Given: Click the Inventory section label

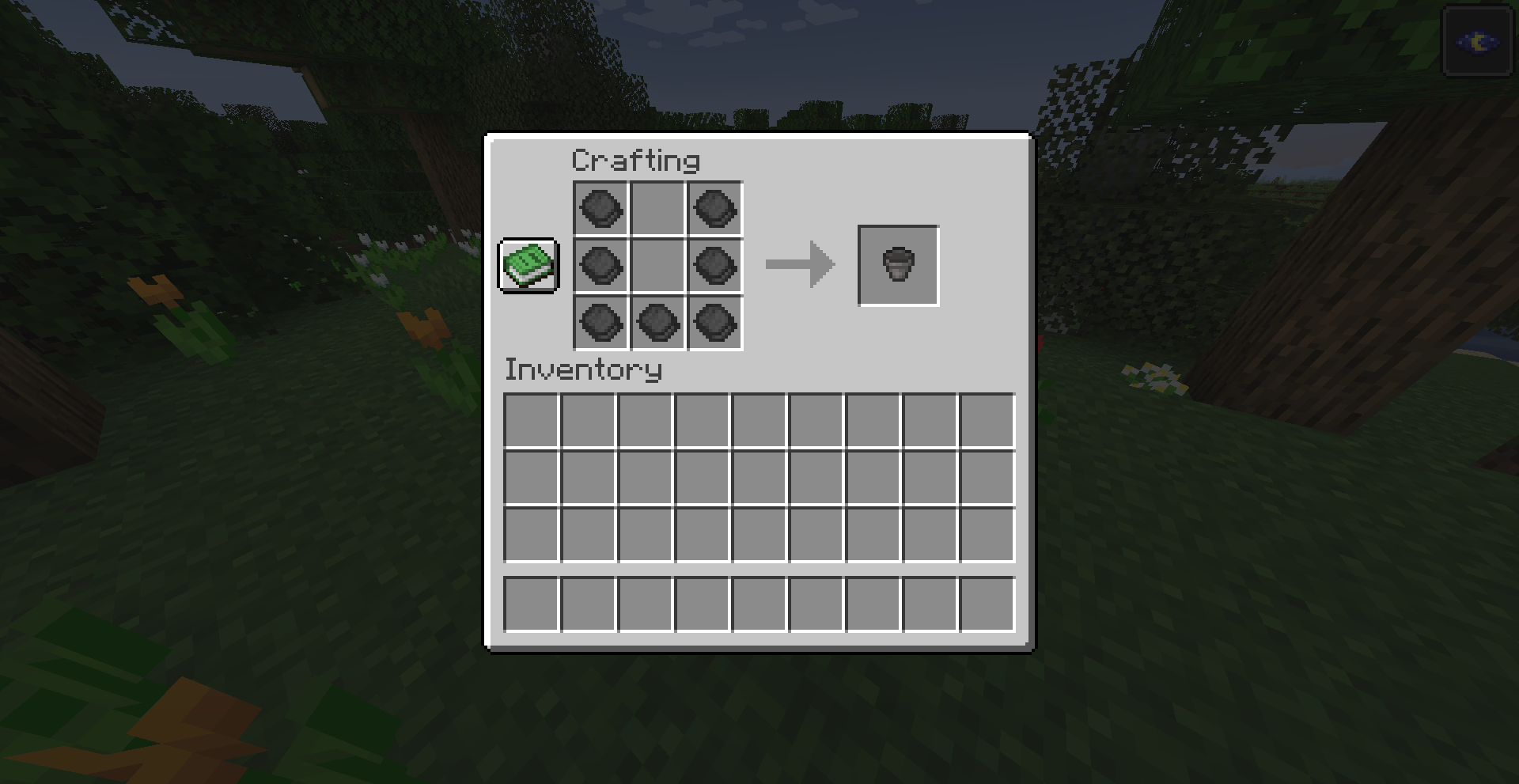Looking at the screenshot, I should pyautogui.click(x=583, y=370).
